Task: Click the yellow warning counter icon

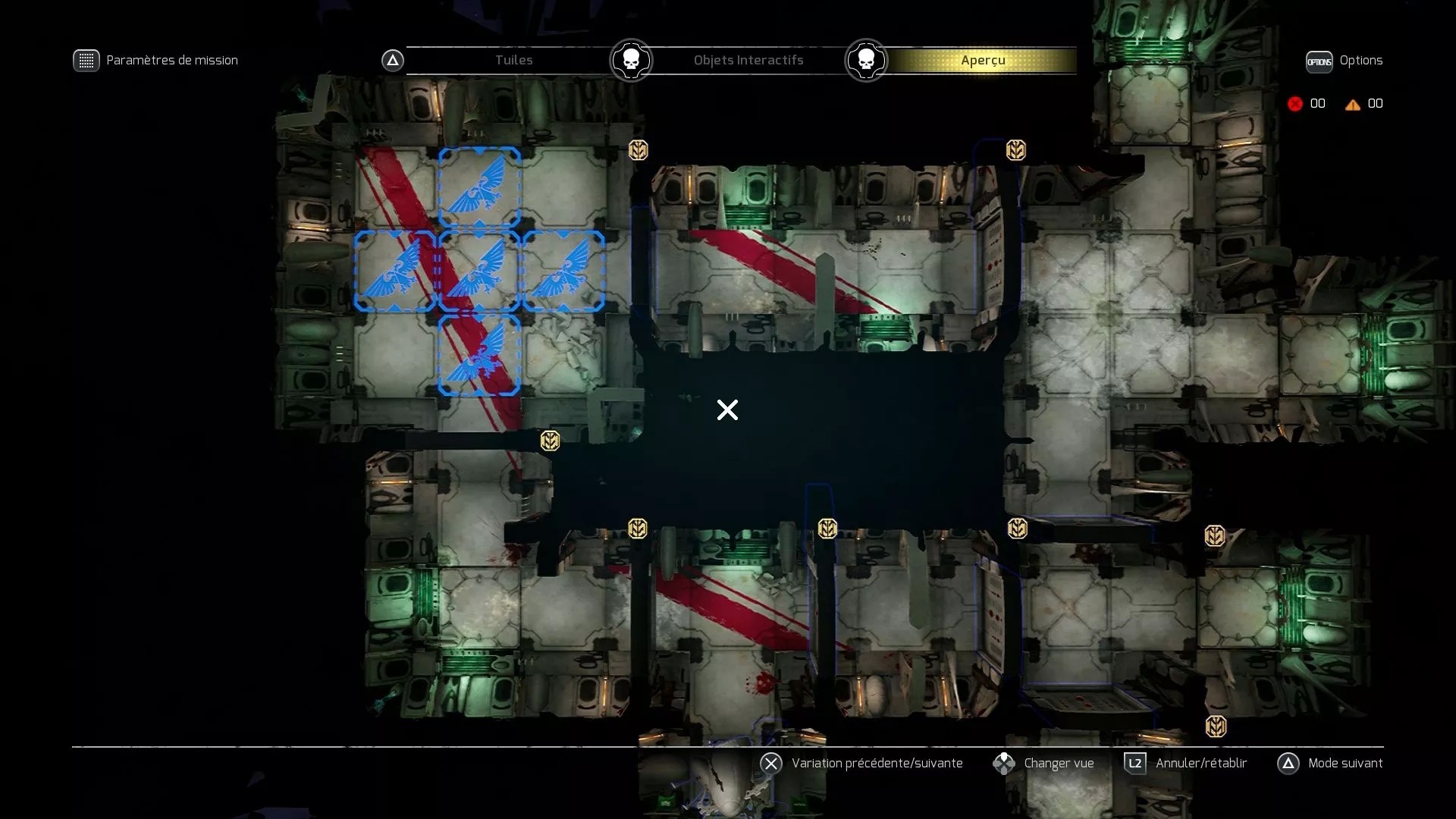Action: click(1354, 105)
